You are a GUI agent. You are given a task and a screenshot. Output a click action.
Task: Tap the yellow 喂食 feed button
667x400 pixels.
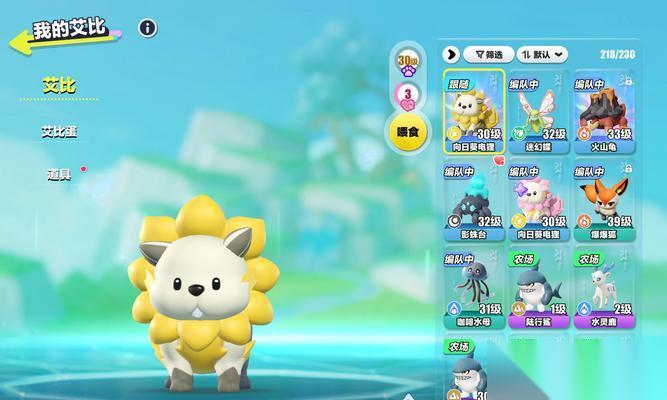click(x=407, y=132)
